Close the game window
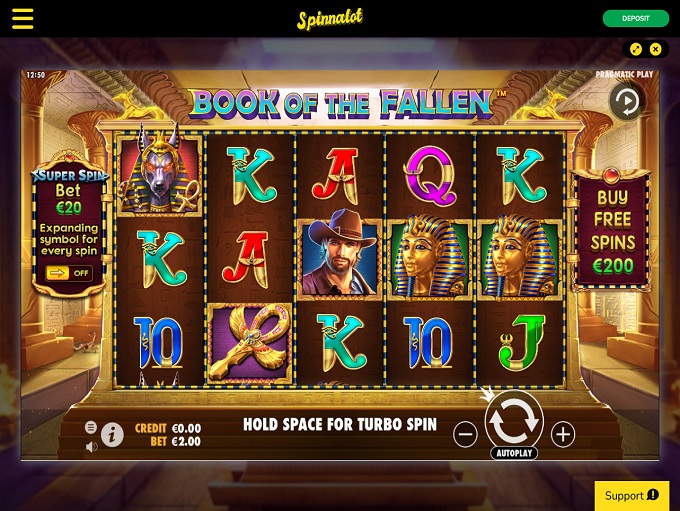 click(656, 49)
